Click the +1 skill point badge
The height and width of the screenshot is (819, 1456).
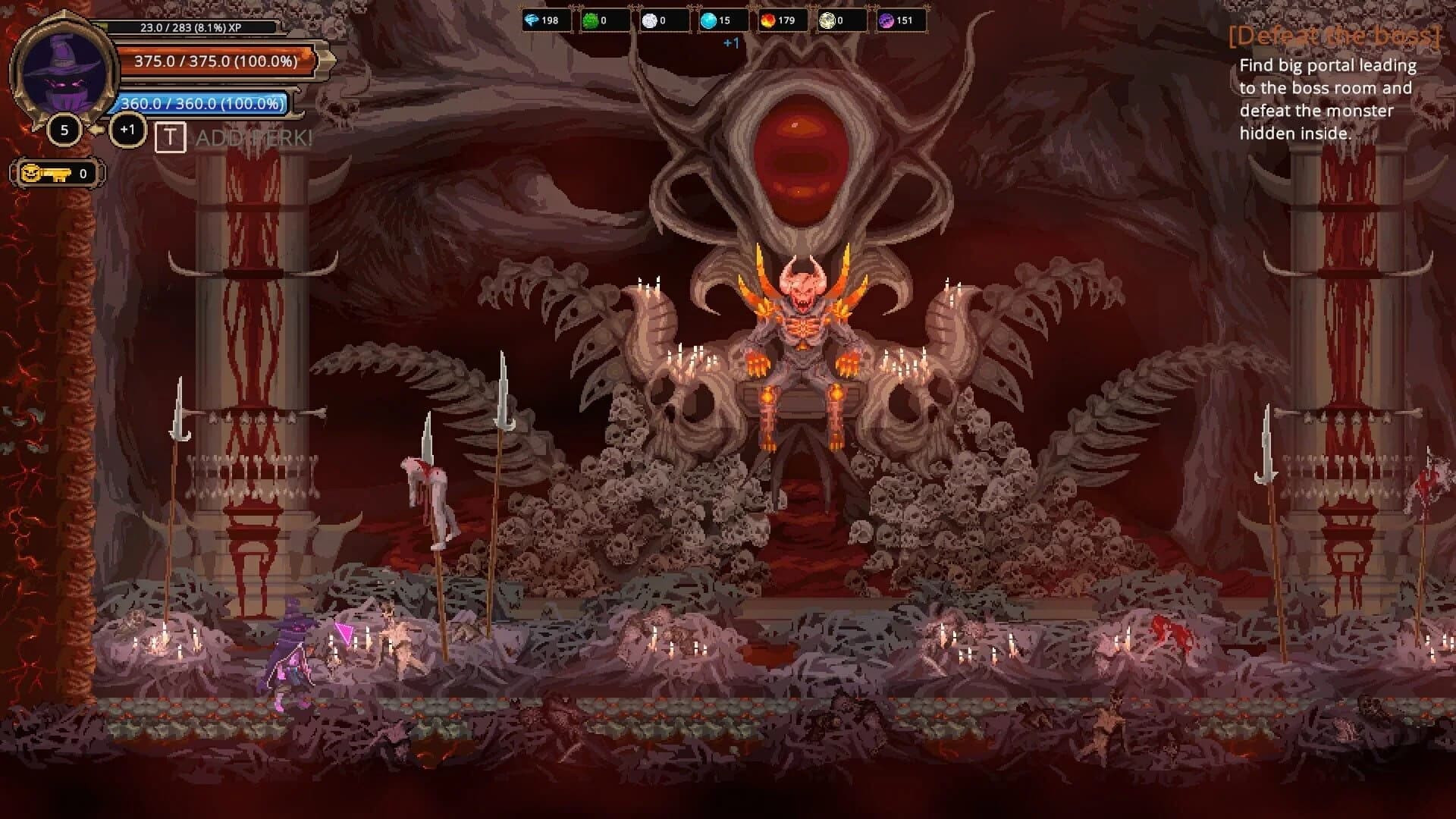127,129
